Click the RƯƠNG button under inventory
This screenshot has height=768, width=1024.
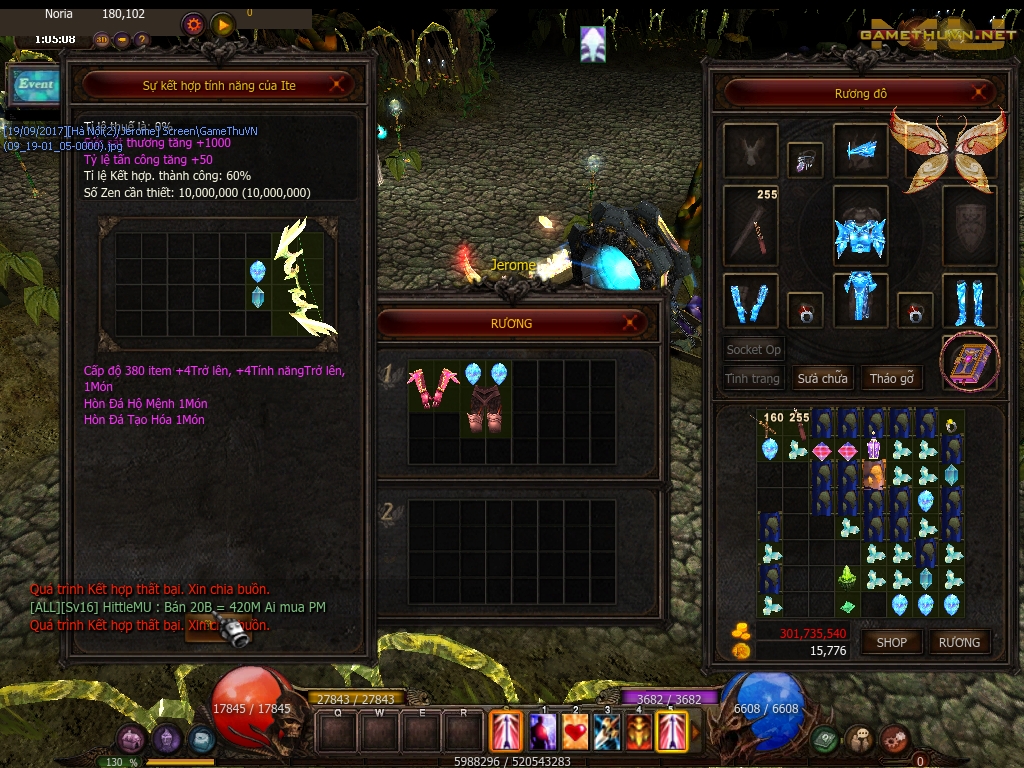(959, 642)
